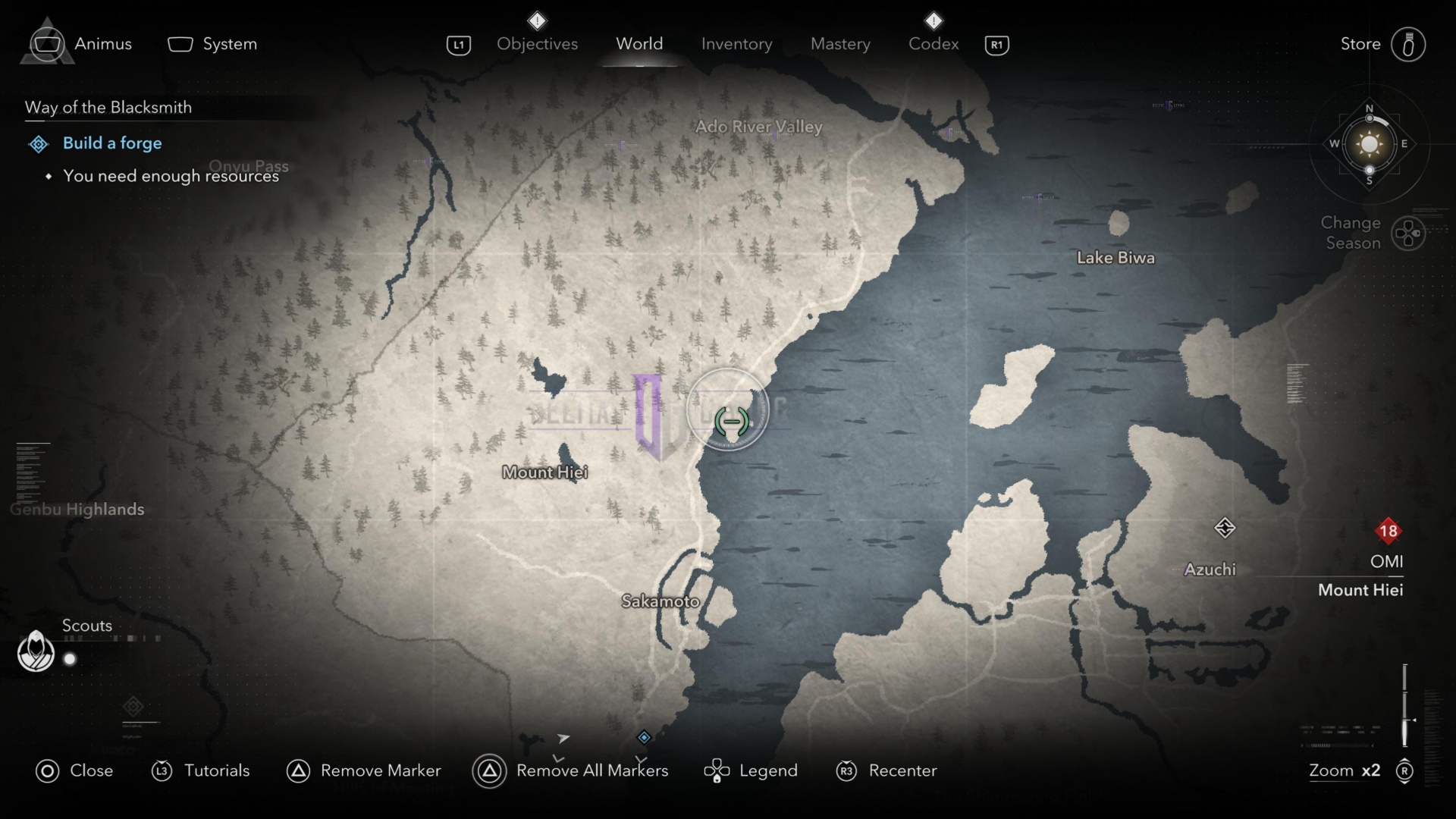Click the System controller icon
This screenshot has height=819, width=1456.
tap(180, 43)
